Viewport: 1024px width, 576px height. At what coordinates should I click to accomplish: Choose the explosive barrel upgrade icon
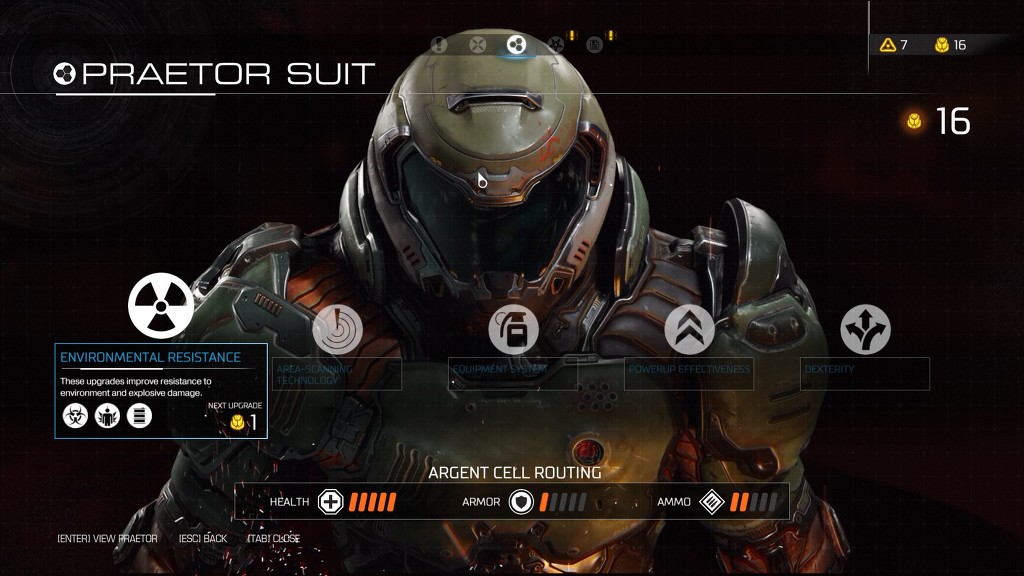point(140,416)
